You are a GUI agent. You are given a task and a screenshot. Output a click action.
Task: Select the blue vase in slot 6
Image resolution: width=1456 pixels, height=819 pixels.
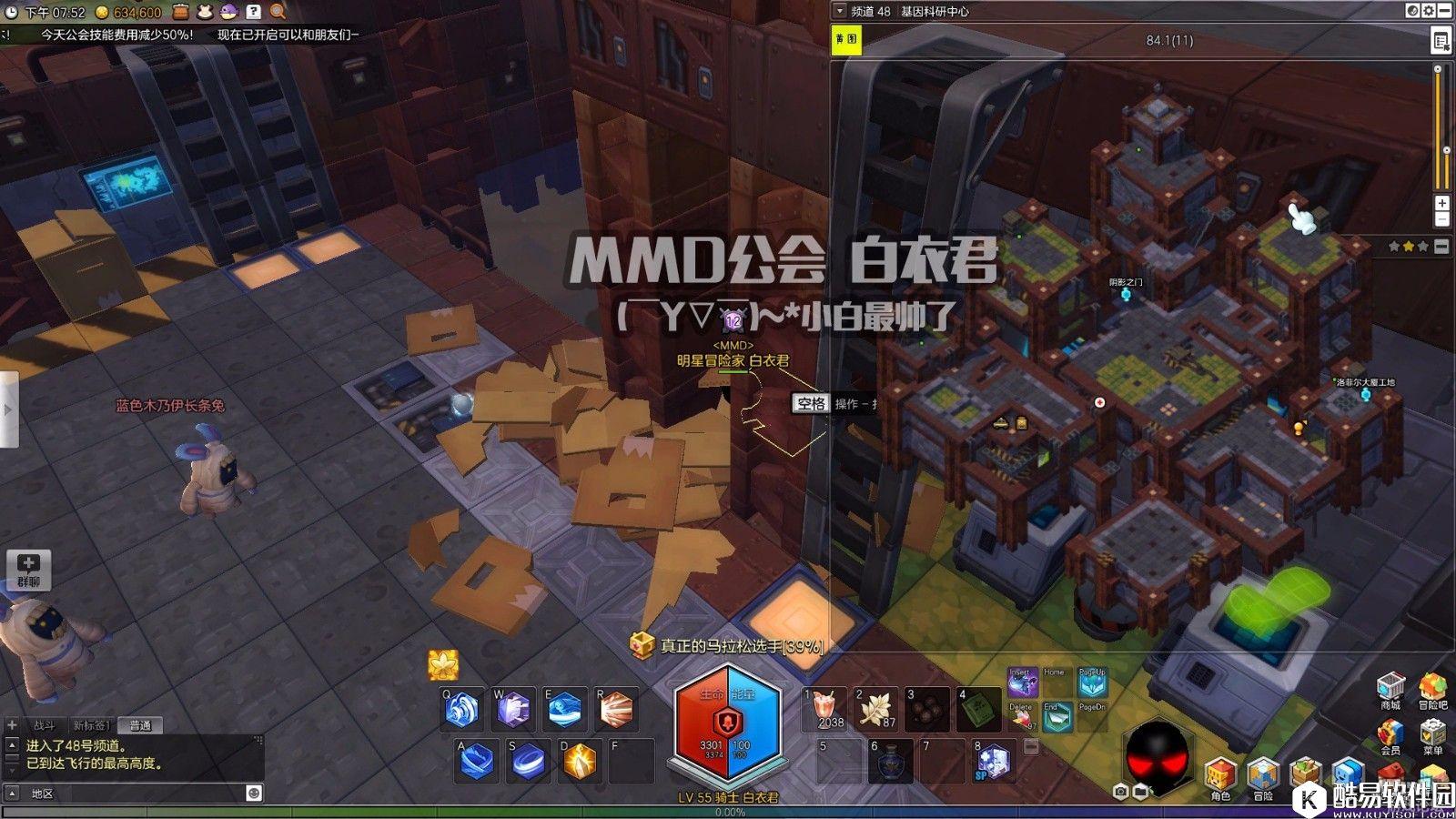[889, 761]
